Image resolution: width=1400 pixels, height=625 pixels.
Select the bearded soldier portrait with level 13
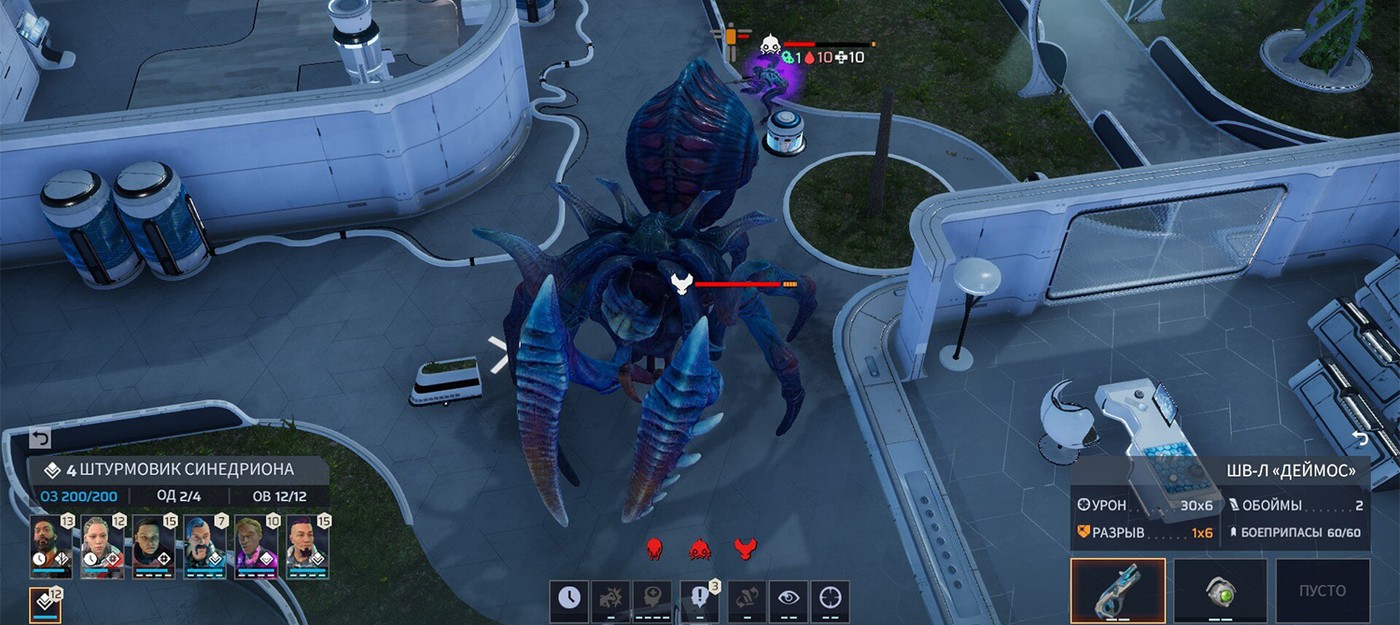[x=50, y=547]
